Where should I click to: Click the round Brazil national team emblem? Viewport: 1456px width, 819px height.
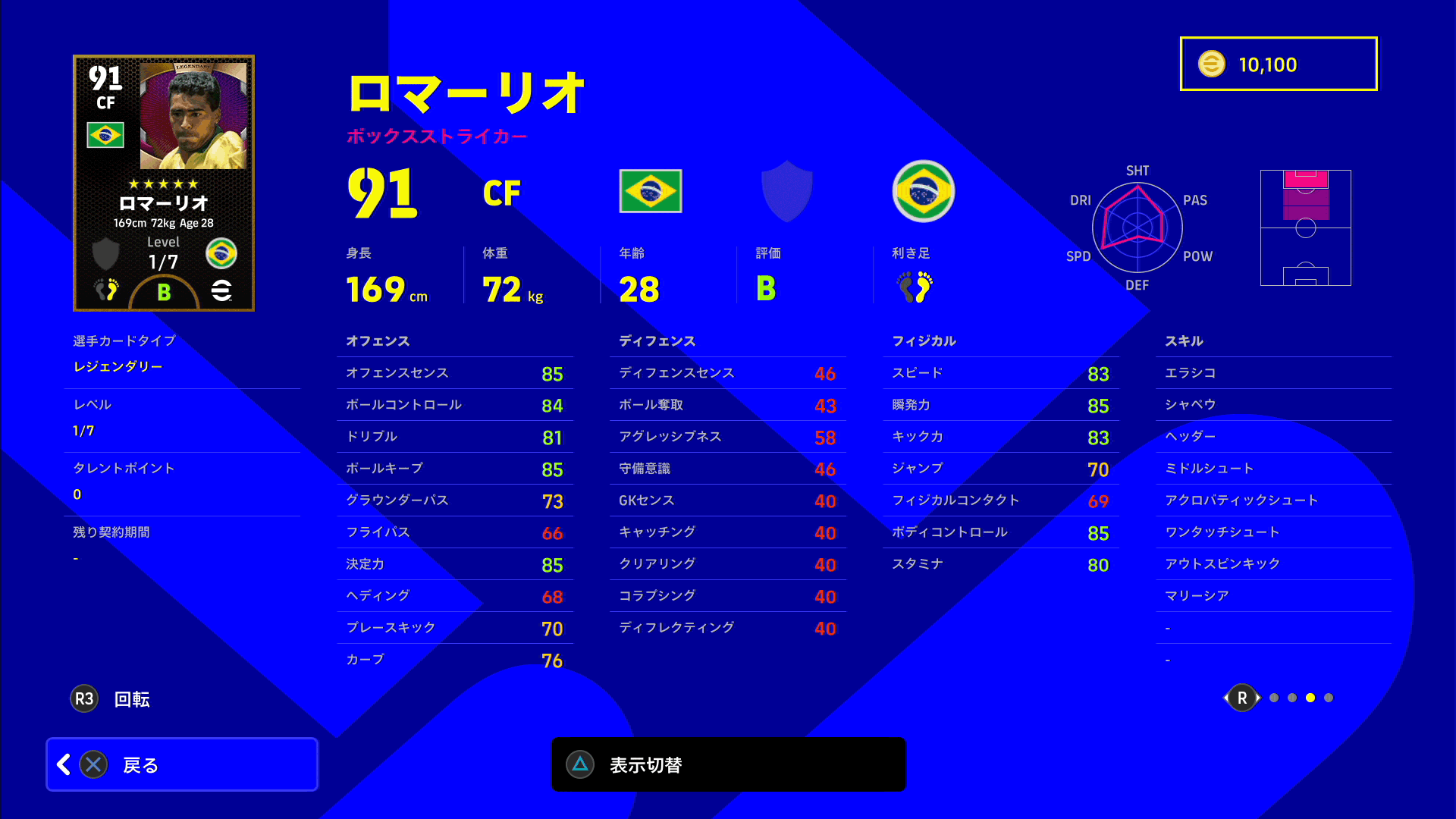point(922,191)
